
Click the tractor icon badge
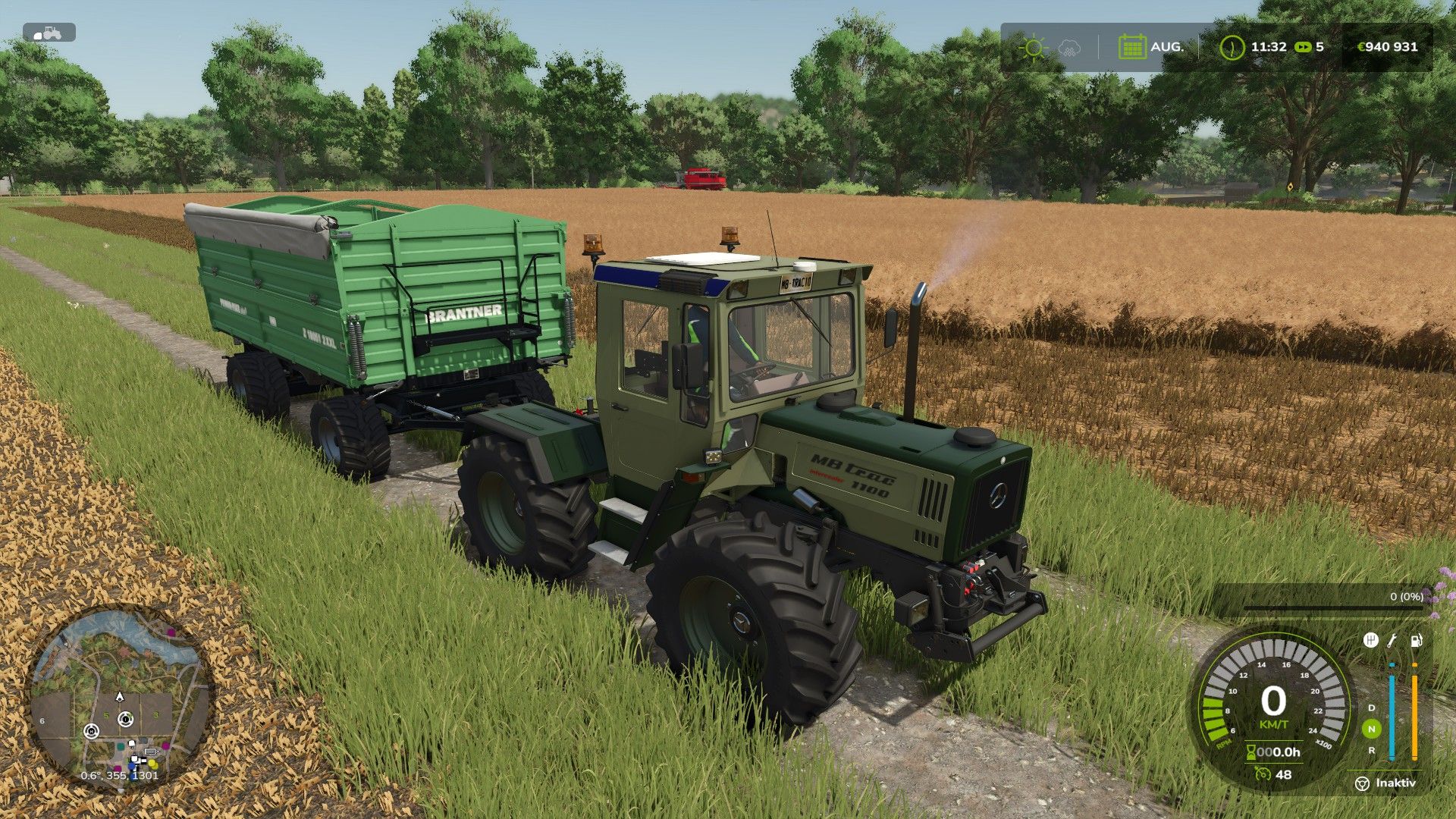pos(49,33)
